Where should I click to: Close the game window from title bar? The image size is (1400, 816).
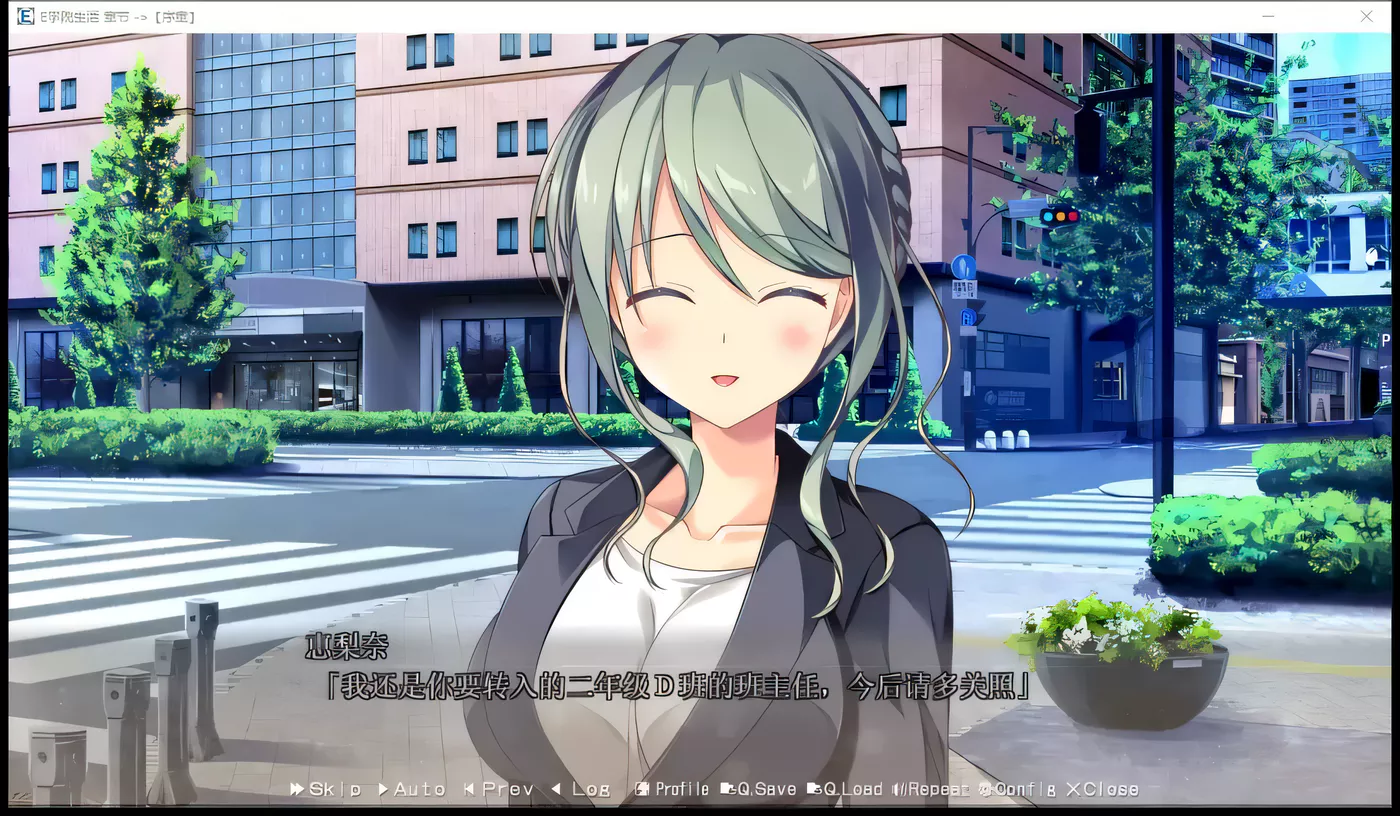[1366, 17]
